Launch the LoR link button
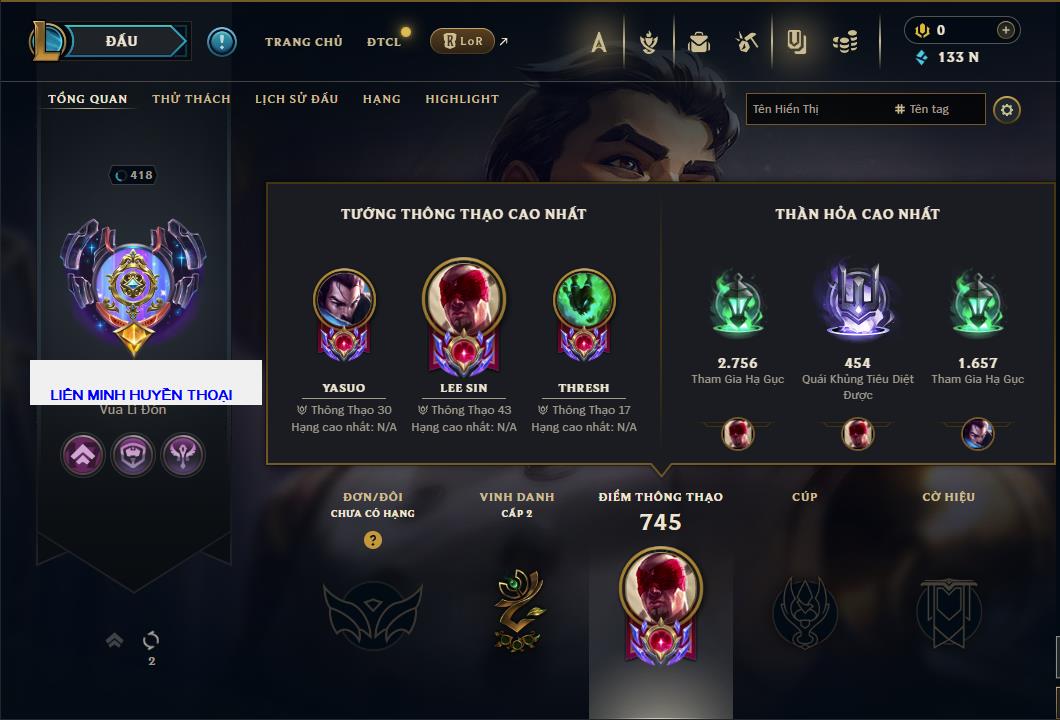1060x720 pixels. click(462, 41)
